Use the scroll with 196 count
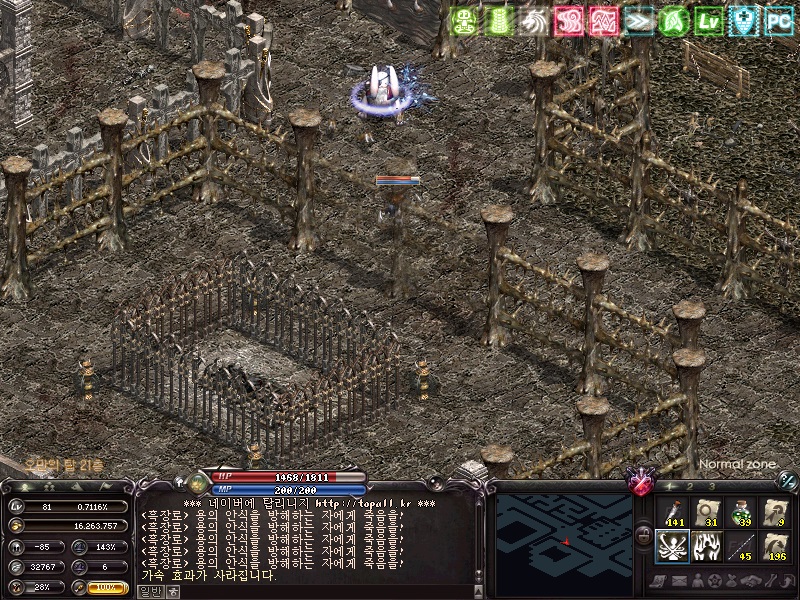The width and height of the screenshot is (800, 600). click(775, 547)
